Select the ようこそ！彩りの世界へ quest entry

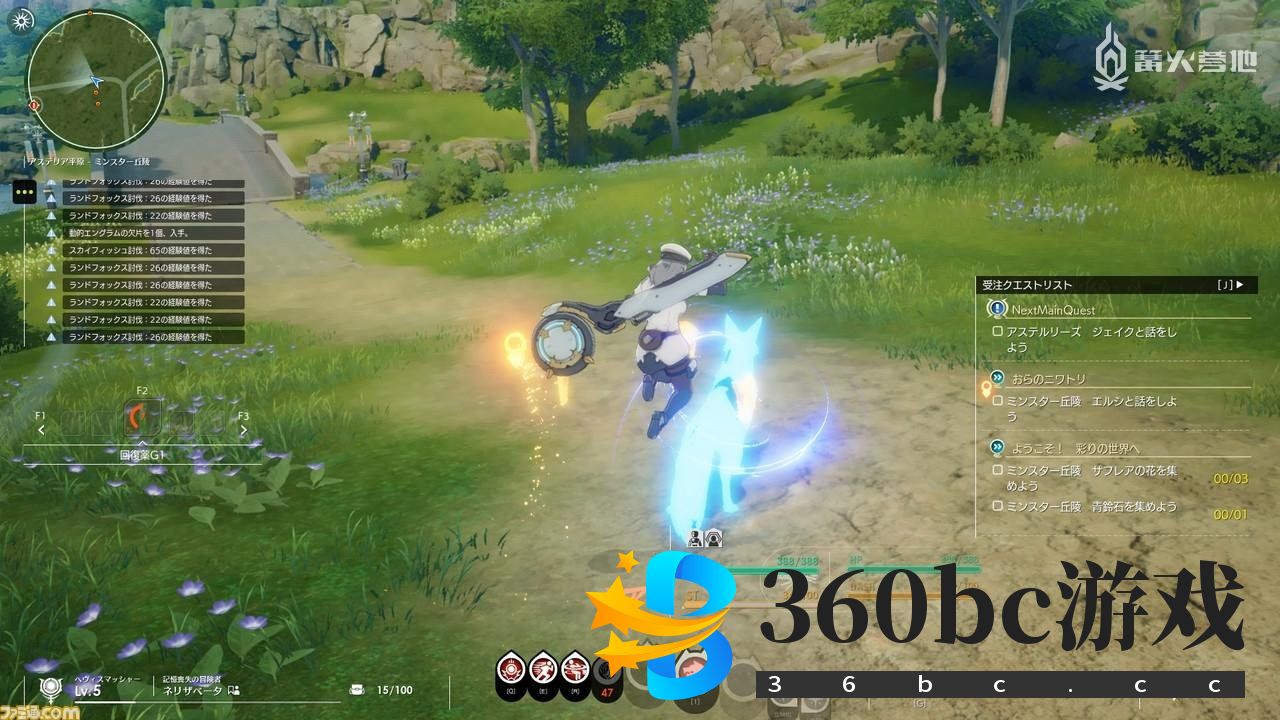point(1075,447)
